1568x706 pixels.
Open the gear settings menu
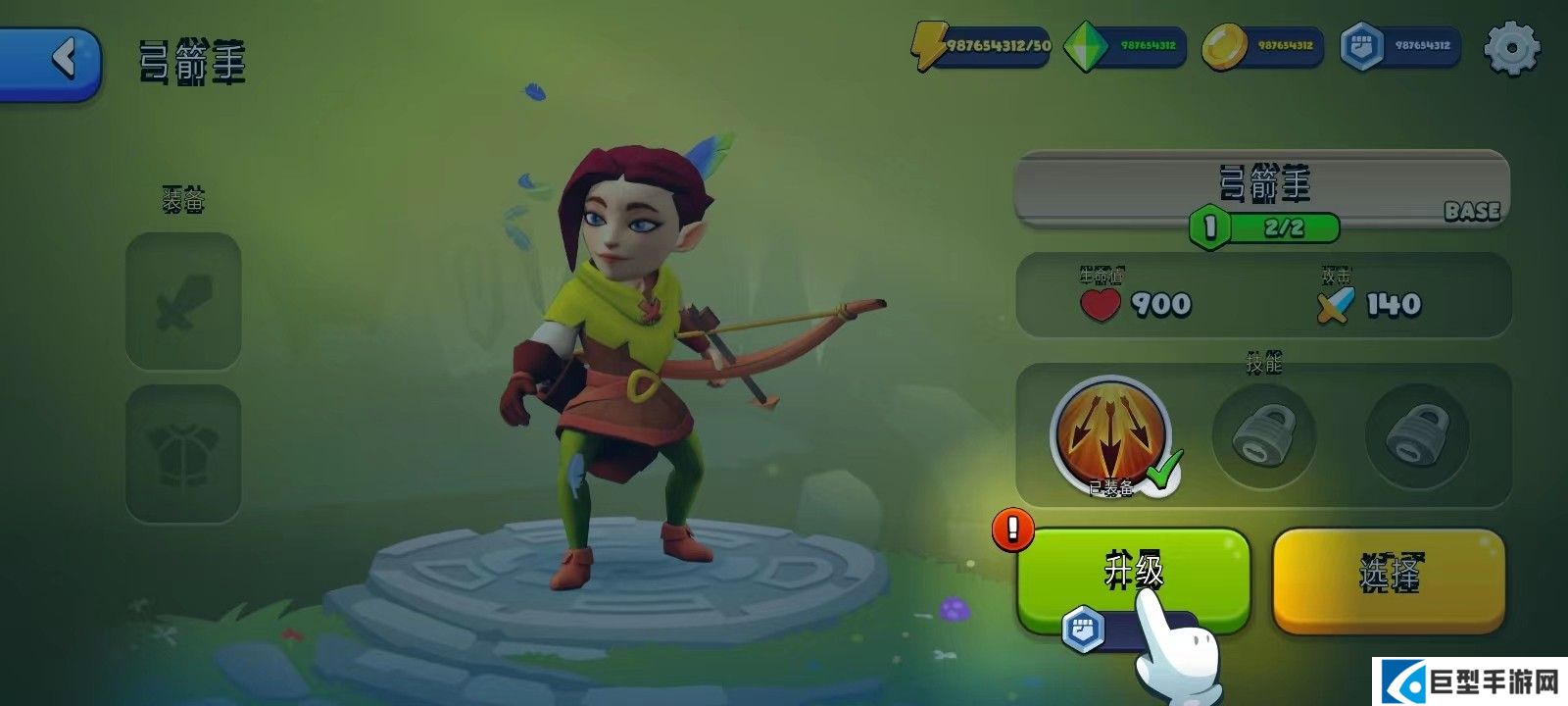click(x=1511, y=47)
